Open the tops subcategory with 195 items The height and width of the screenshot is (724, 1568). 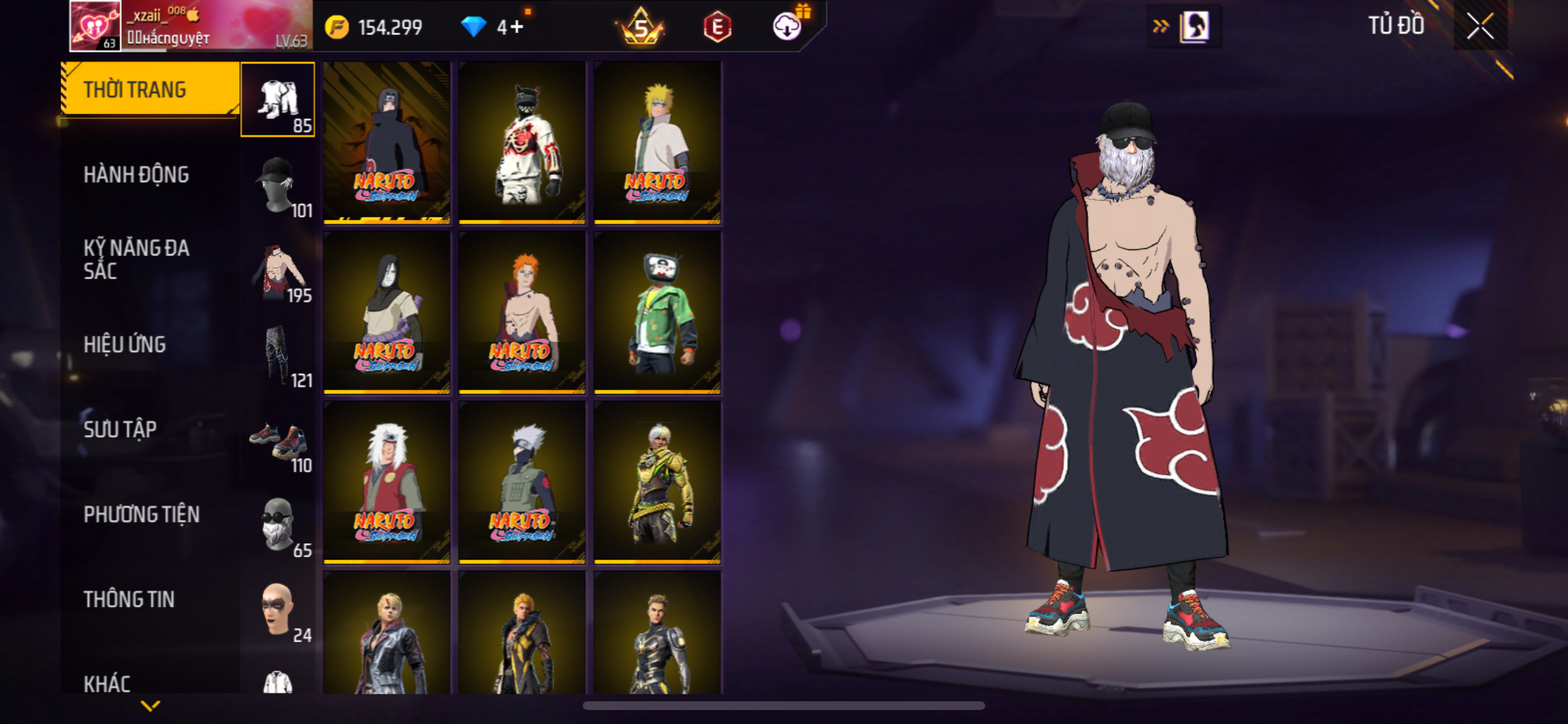coord(278,270)
